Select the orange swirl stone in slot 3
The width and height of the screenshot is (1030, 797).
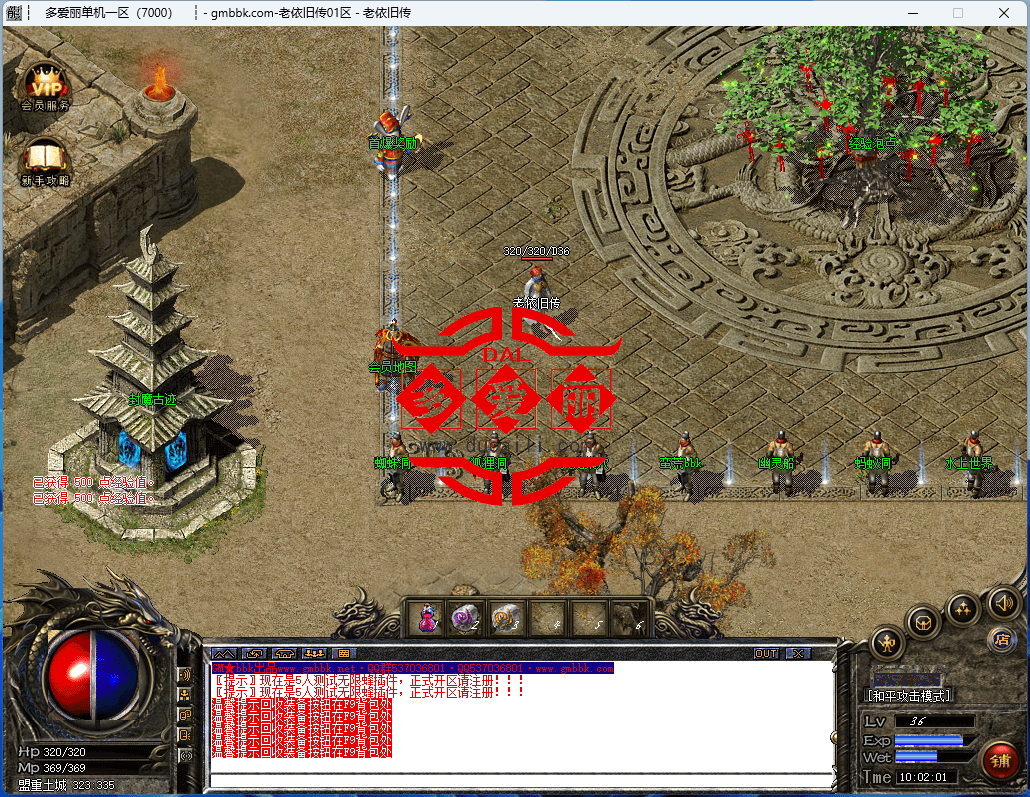(x=505, y=618)
